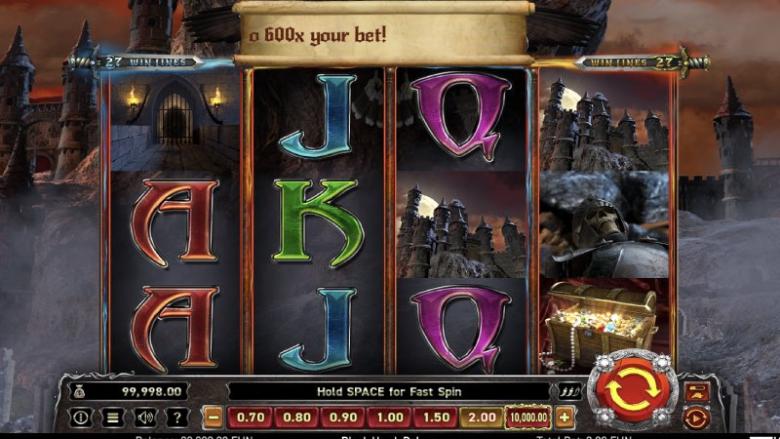Viewport: 780px width, 439px height.
Task: Select the 10,000.00 max bet chip
Action: click(527, 418)
